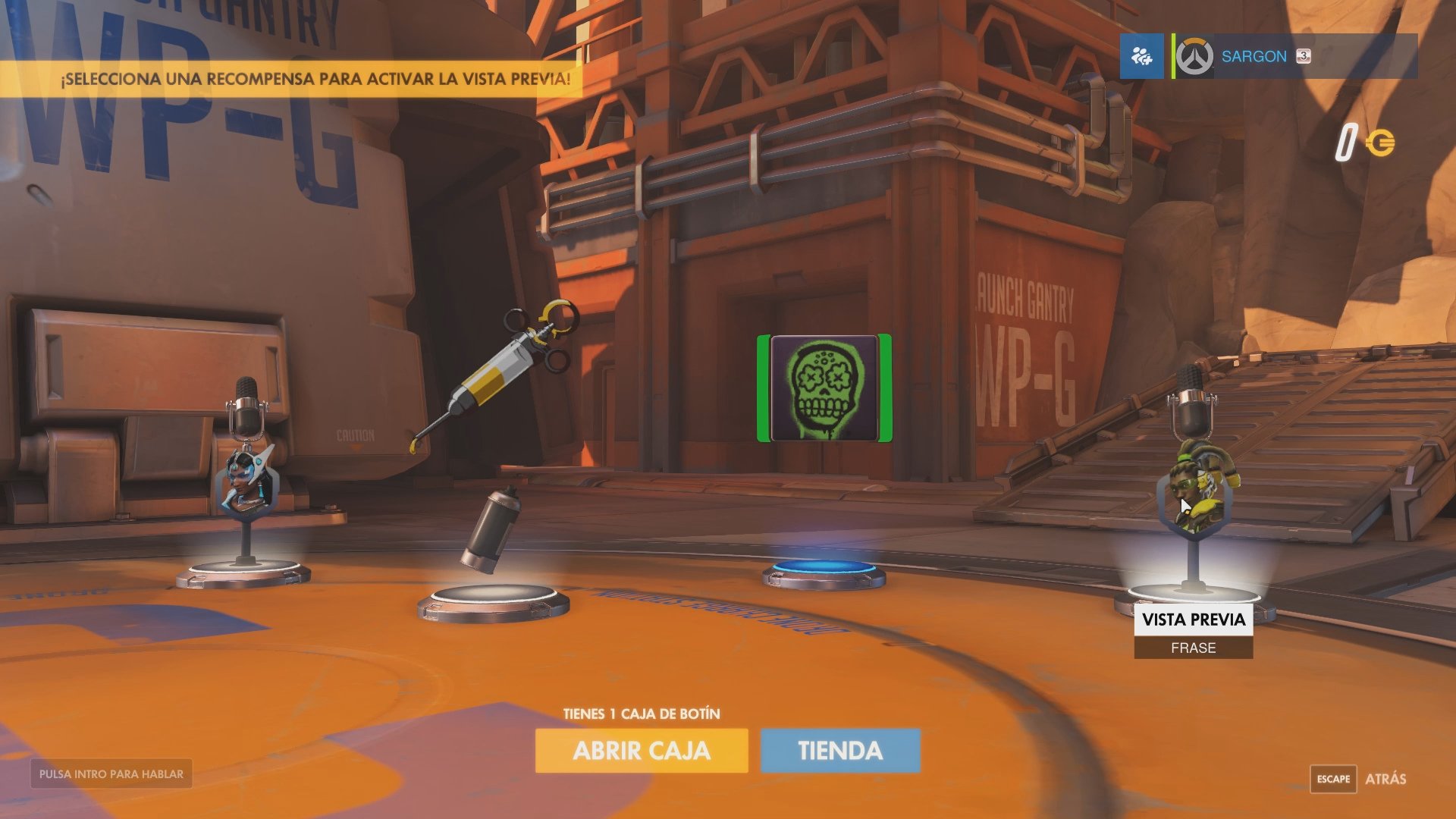The image size is (1456, 819).
Task: Open the loot box with ABRIR CAJA
Action: 641,750
